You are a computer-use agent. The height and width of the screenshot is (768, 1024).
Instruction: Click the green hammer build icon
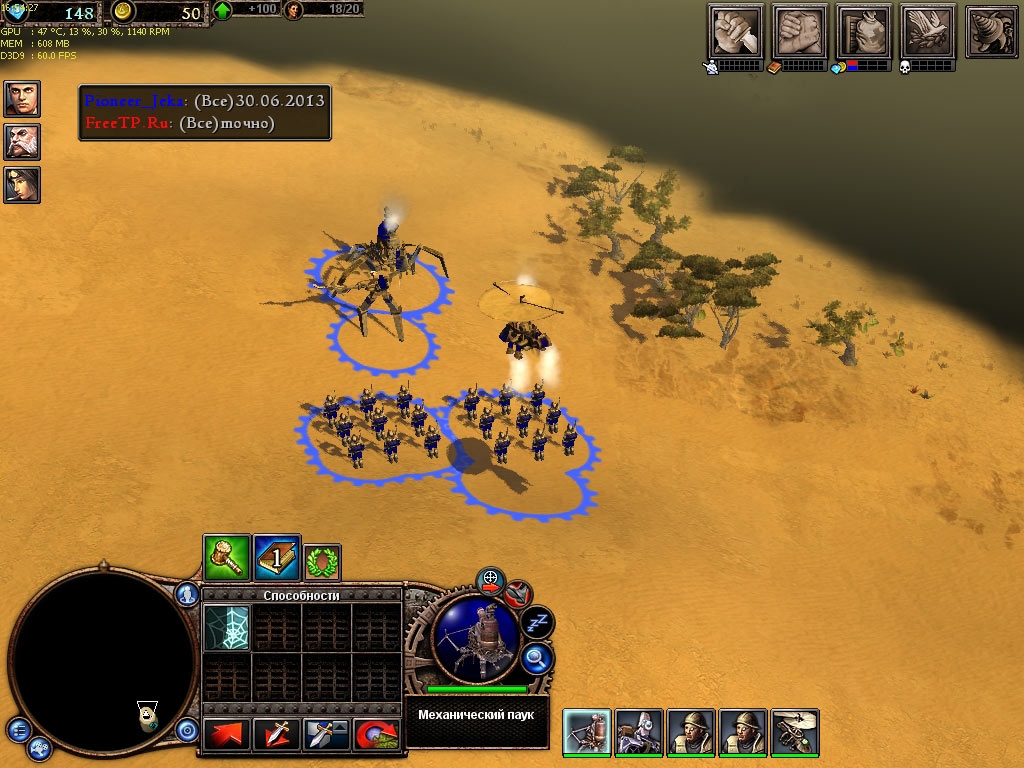[x=227, y=558]
